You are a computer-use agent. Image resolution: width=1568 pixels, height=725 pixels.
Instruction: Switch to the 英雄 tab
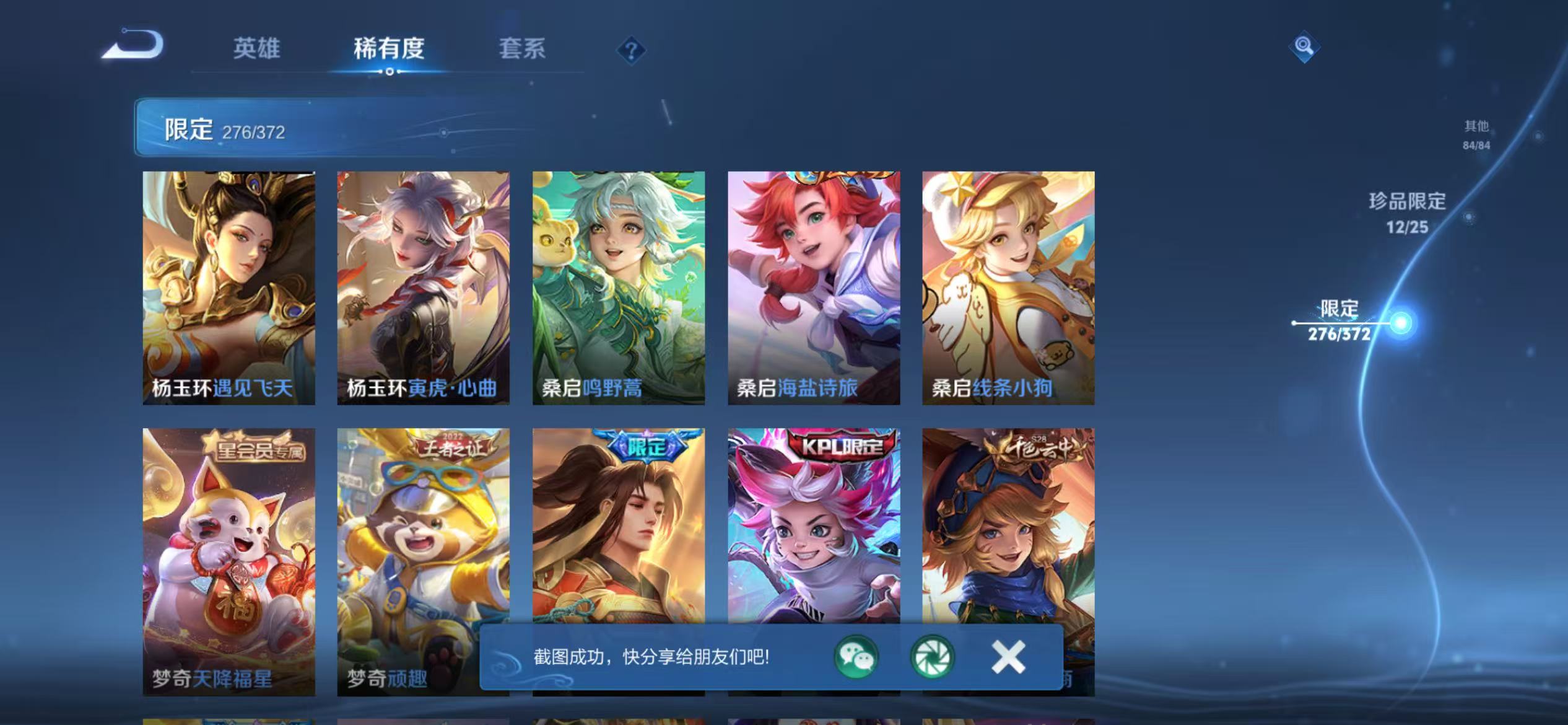click(258, 50)
